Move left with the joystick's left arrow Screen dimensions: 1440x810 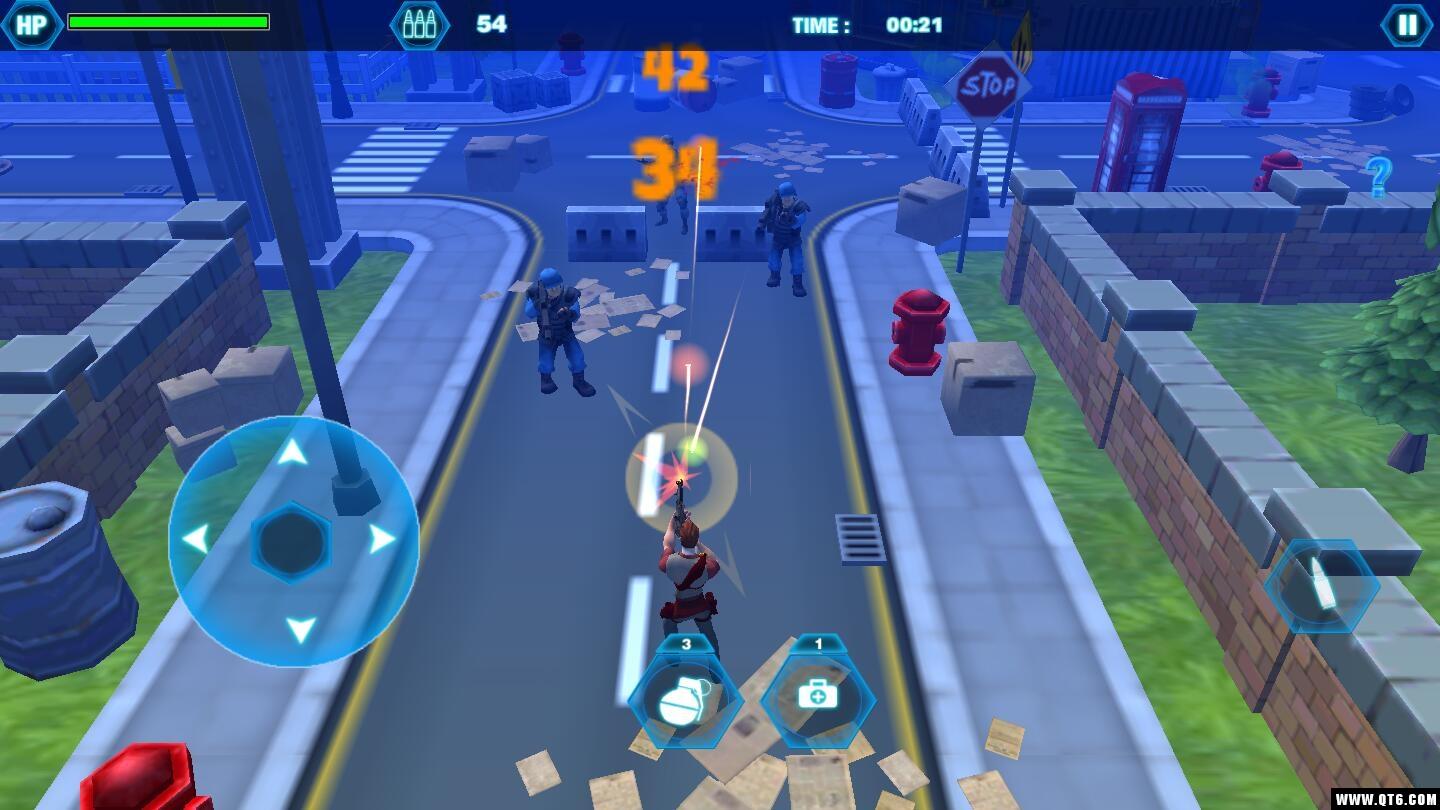(x=196, y=540)
